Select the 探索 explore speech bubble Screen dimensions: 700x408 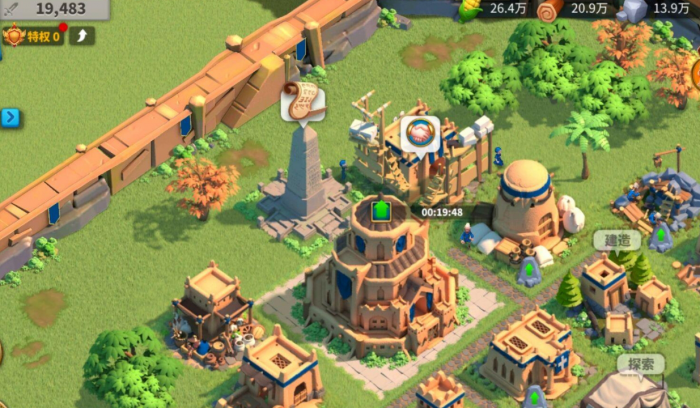[x=640, y=364]
